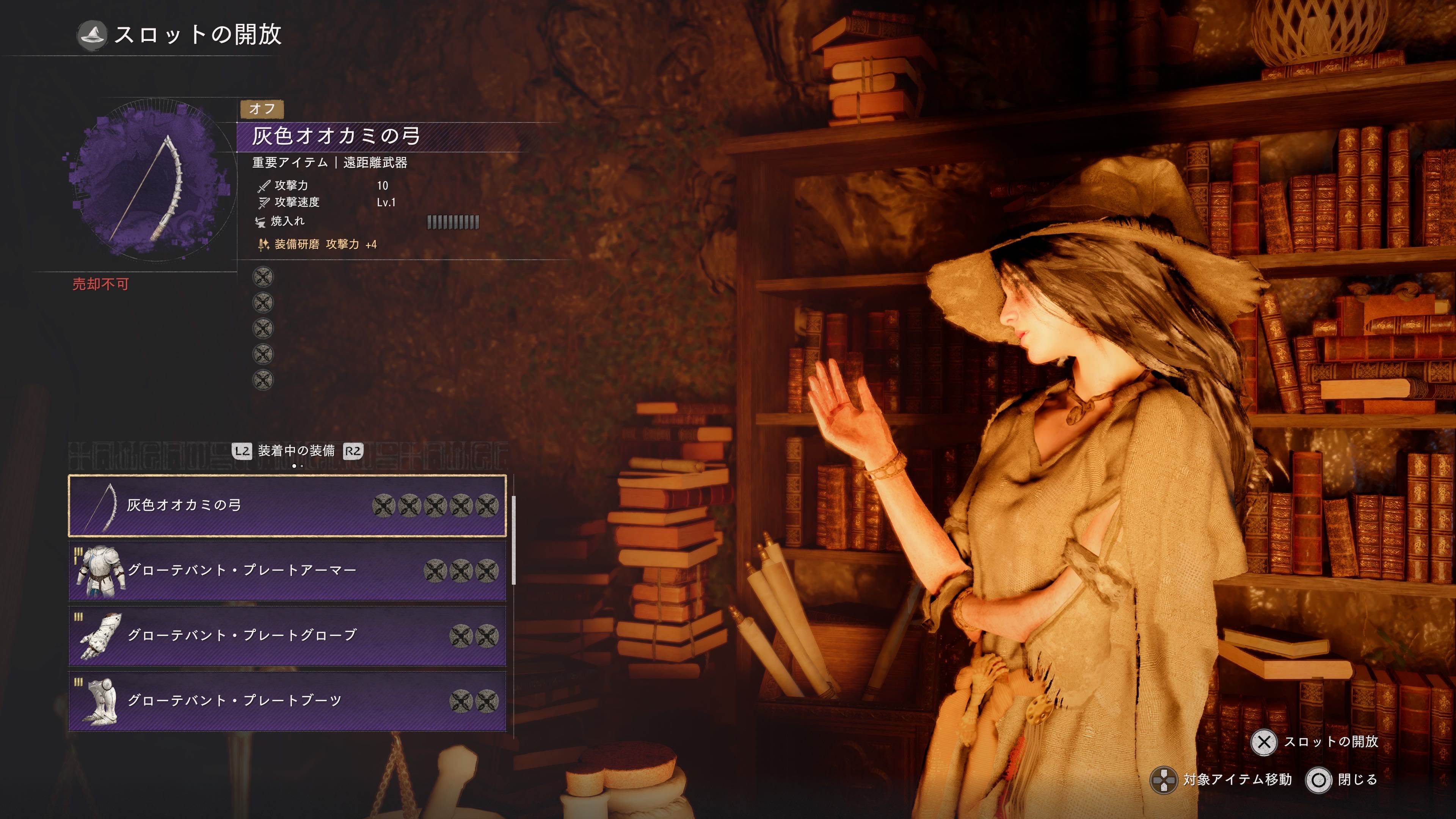Image resolution: width=1456 pixels, height=819 pixels.
Task: Select the グローテバント・プレートグローブ entry
Action: click(287, 635)
